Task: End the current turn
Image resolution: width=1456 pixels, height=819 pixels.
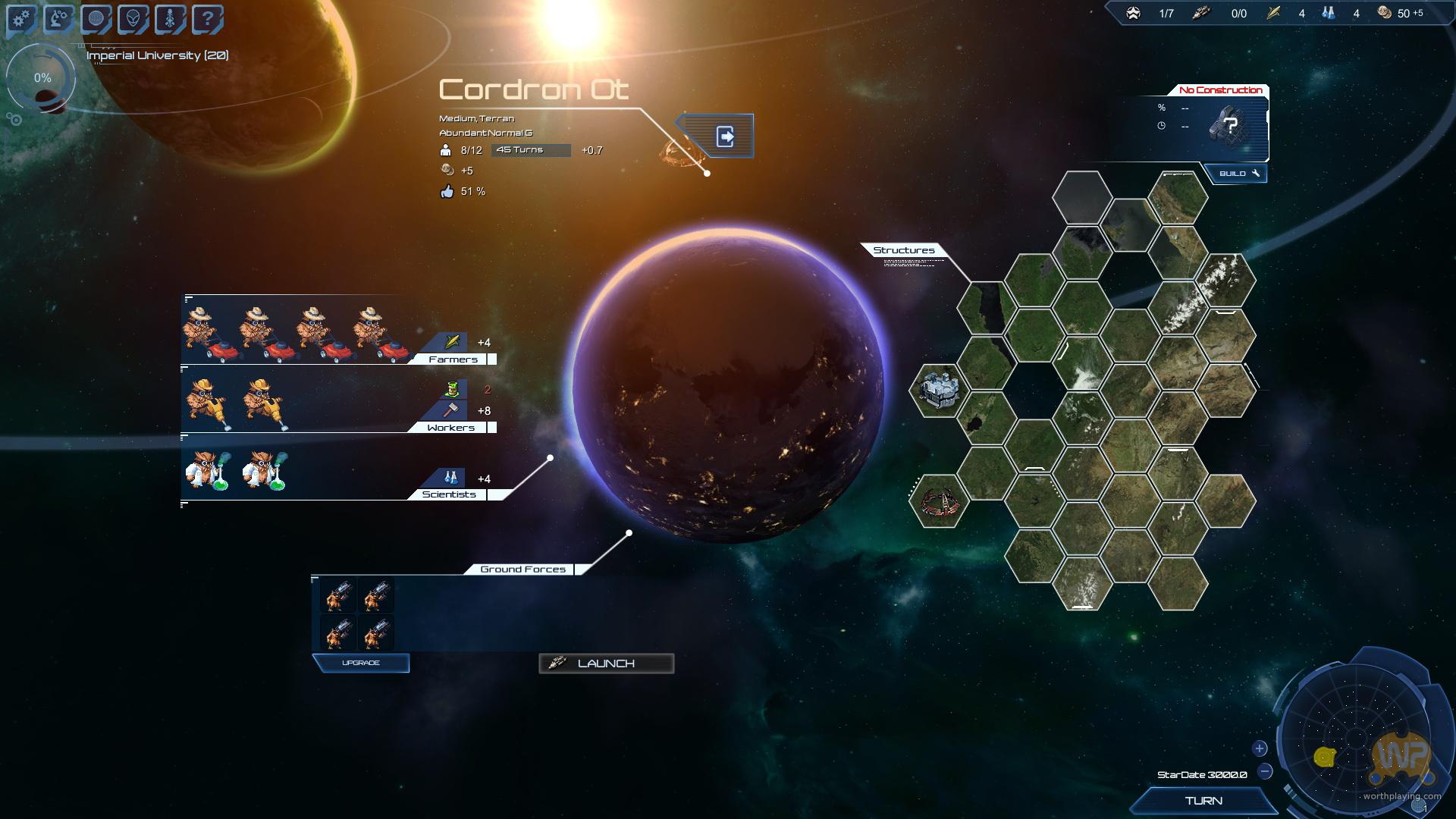Action: click(1203, 801)
